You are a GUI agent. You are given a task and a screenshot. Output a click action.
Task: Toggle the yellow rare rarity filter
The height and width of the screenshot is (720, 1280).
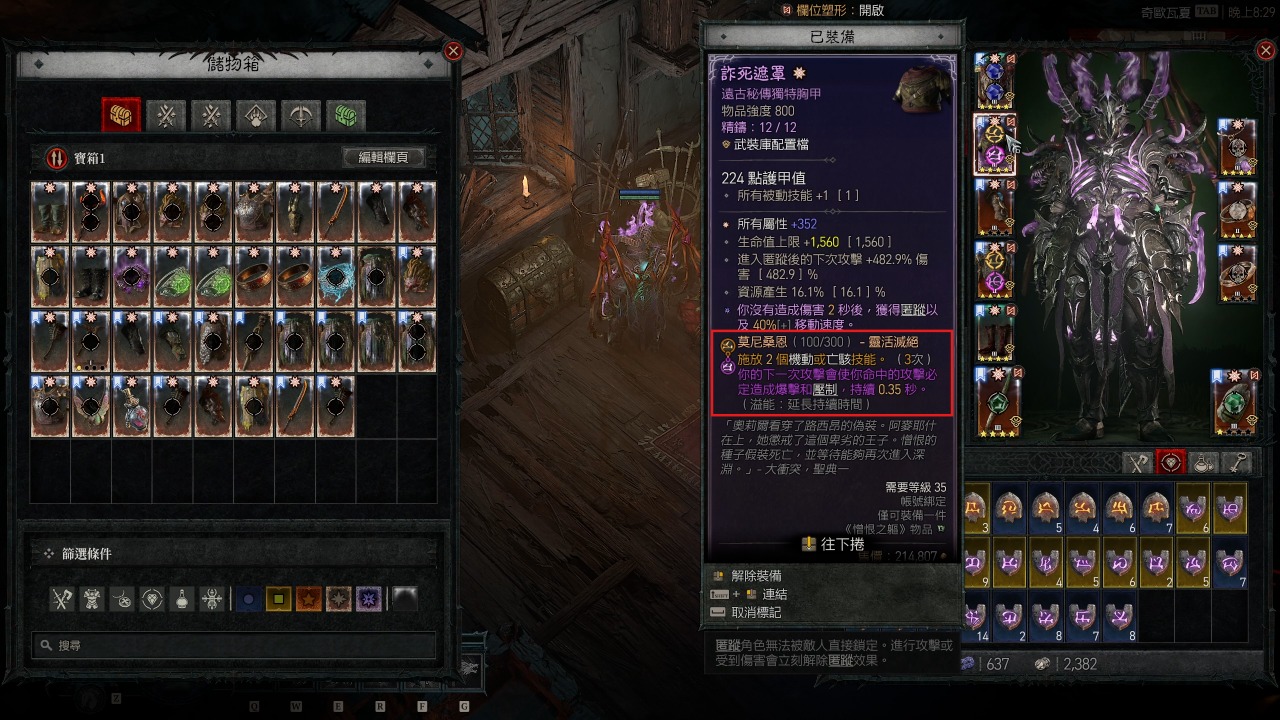click(x=279, y=599)
